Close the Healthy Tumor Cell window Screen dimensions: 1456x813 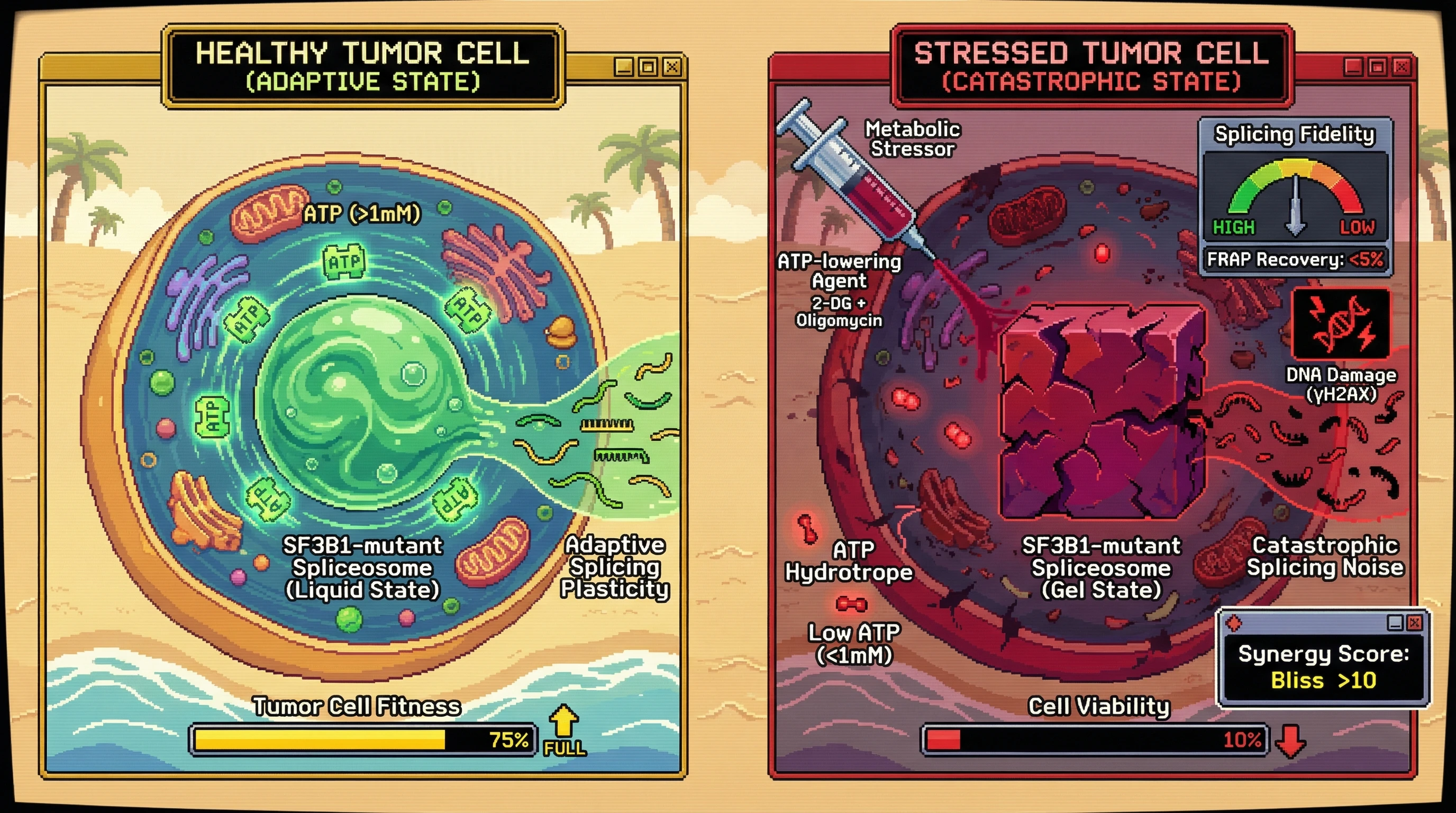coord(672,67)
